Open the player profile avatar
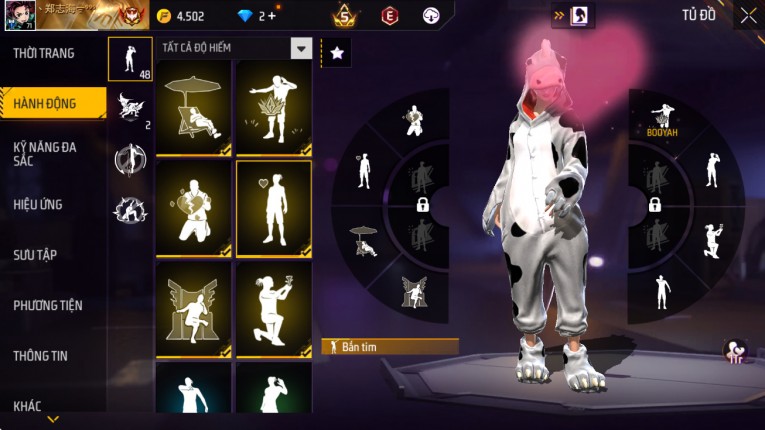Viewport: 765px width, 430px height. click(x=17, y=15)
